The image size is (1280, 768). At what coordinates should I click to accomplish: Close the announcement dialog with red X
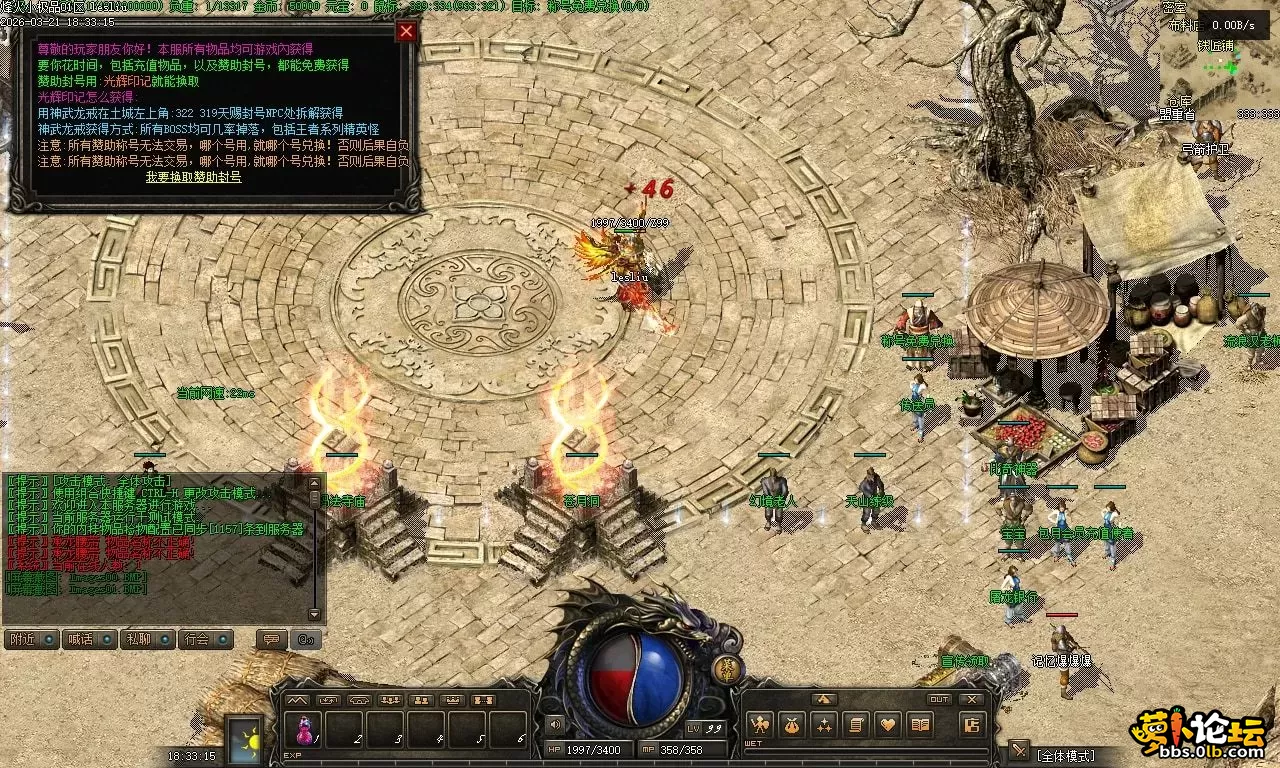[406, 31]
